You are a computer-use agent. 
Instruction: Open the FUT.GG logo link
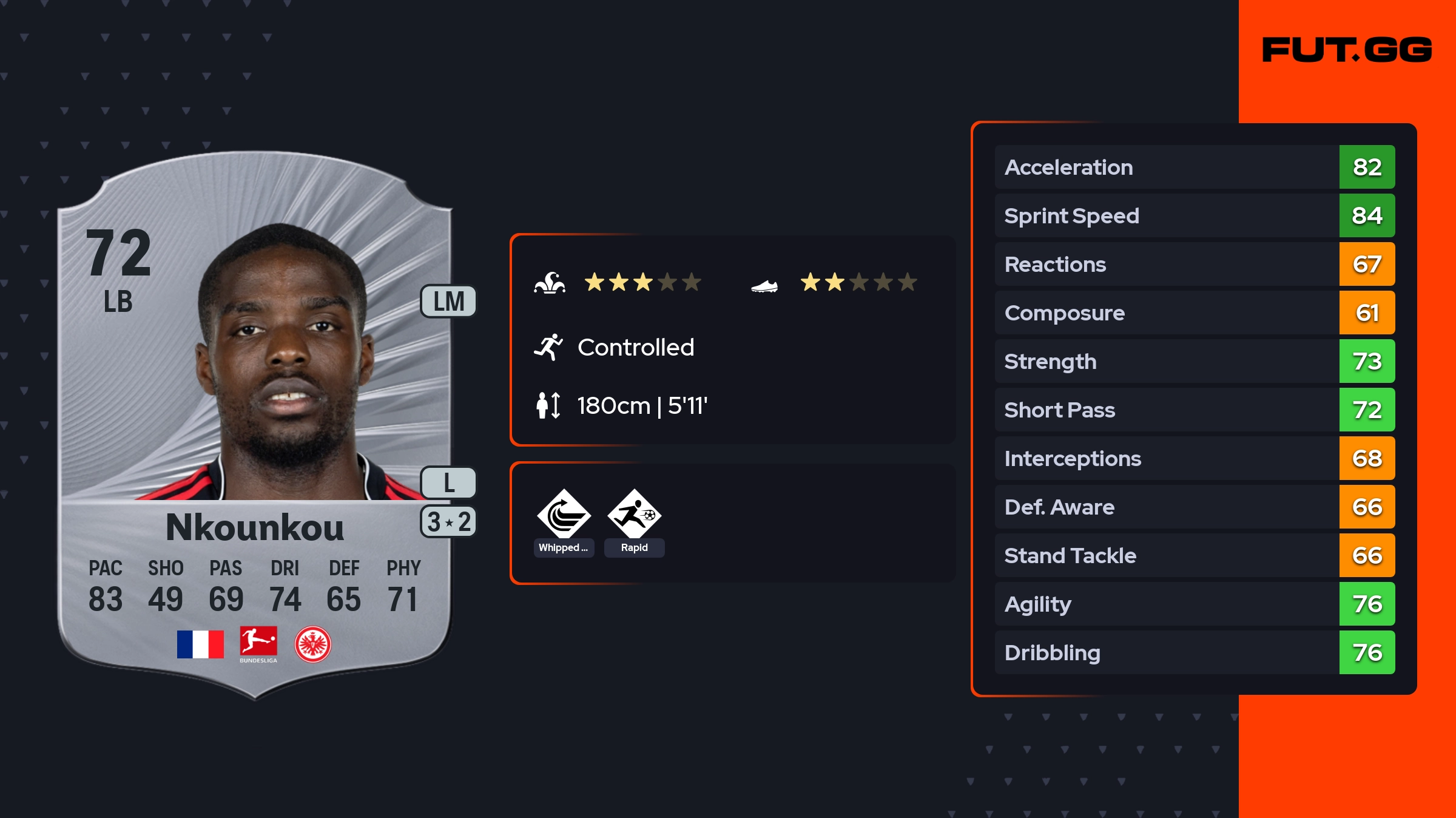1347,50
